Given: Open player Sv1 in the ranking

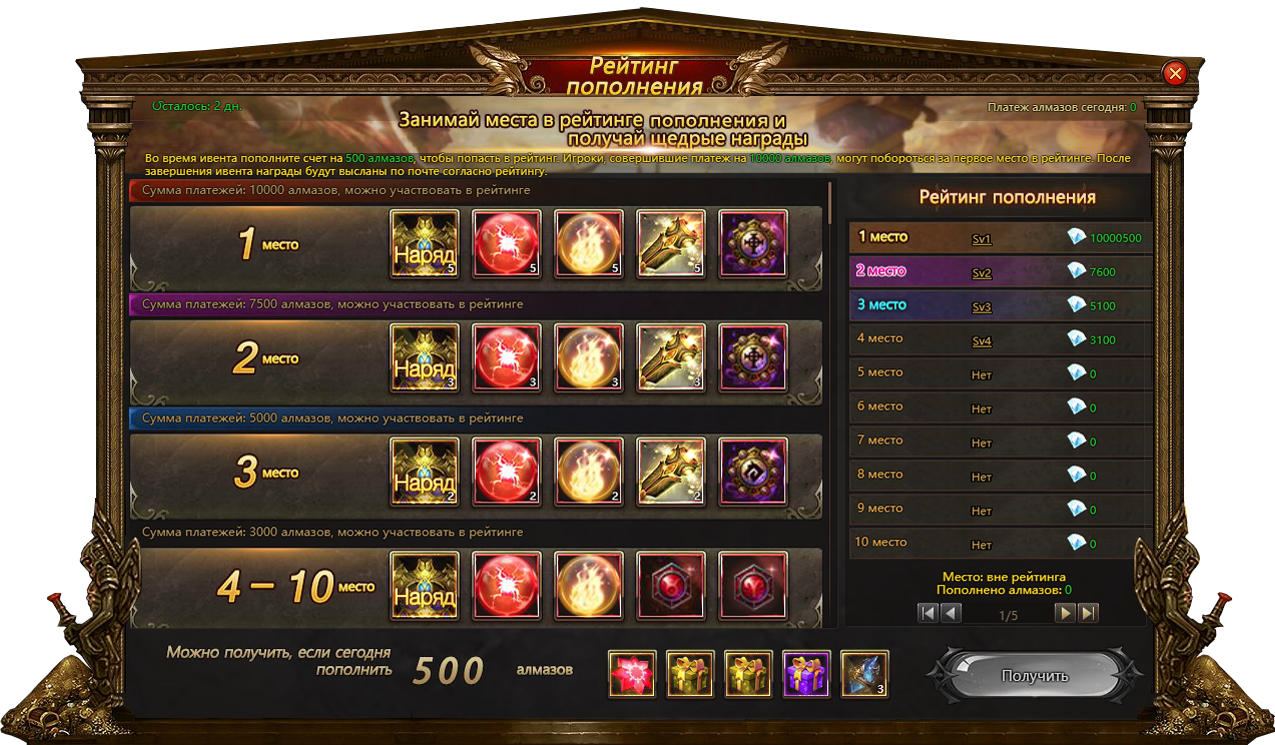Looking at the screenshot, I should [981, 239].
